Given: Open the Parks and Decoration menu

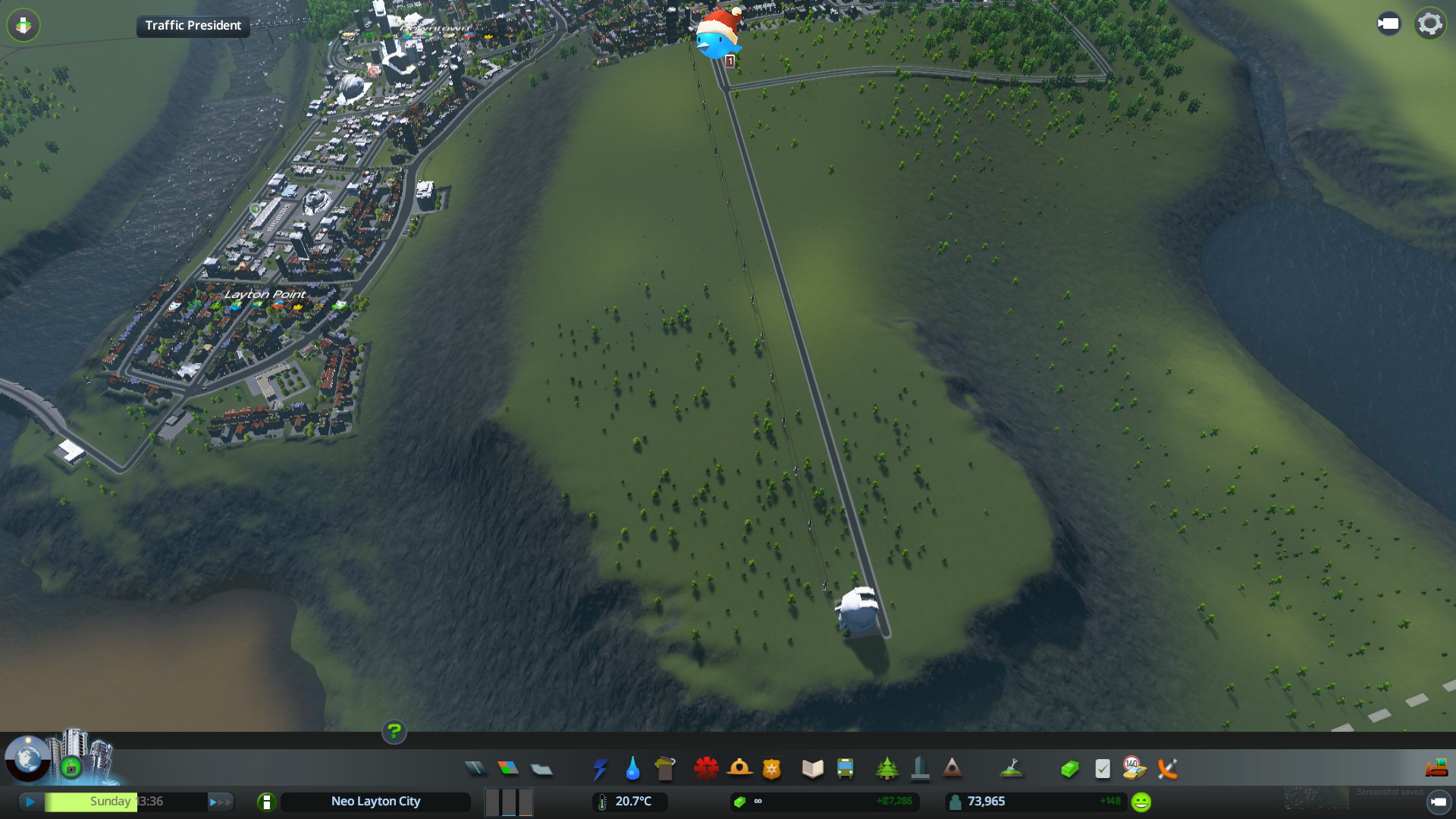Looking at the screenshot, I should (x=886, y=769).
